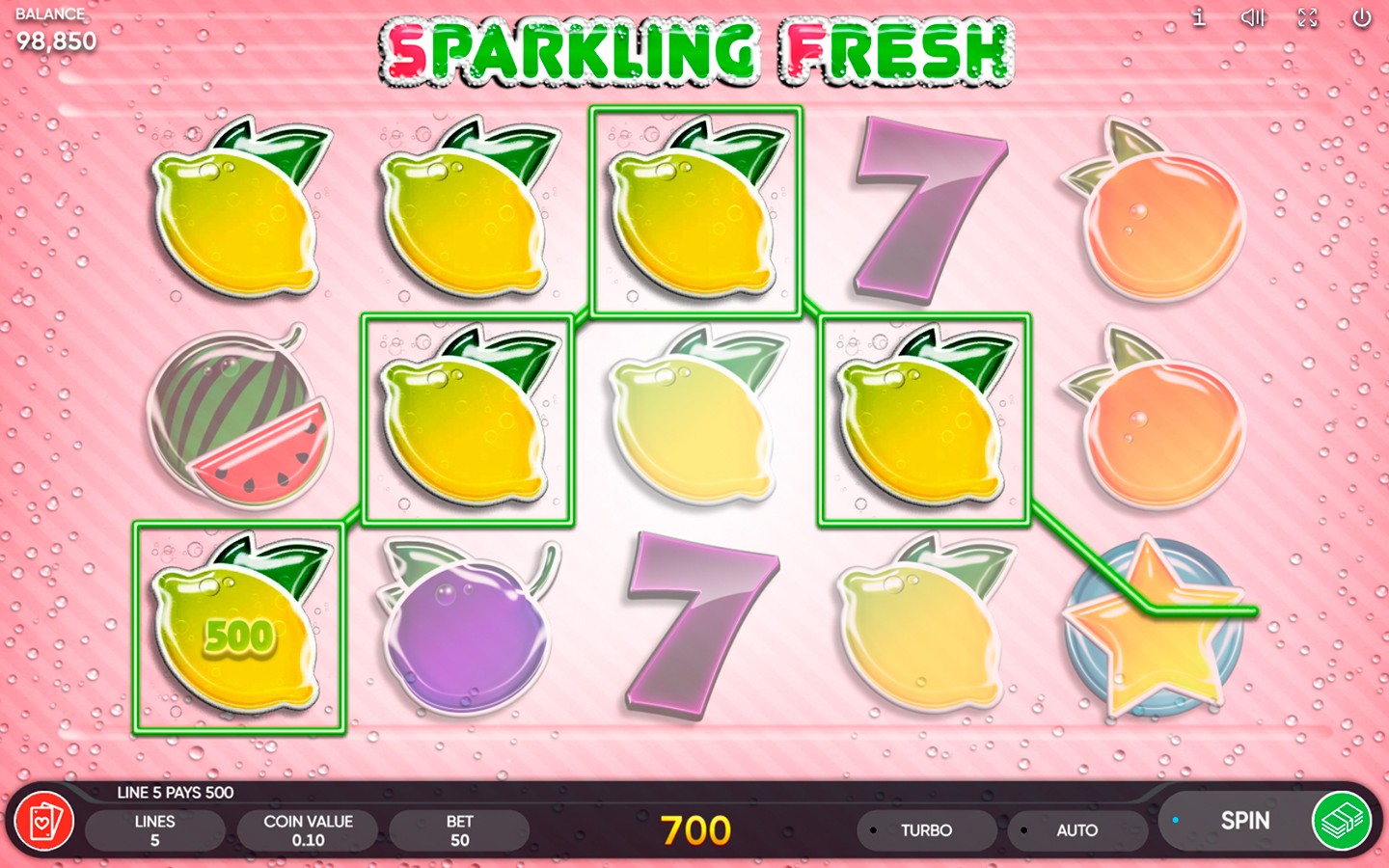The image size is (1389, 868).
Task: Open the red card gamble feature
Action: (x=43, y=823)
